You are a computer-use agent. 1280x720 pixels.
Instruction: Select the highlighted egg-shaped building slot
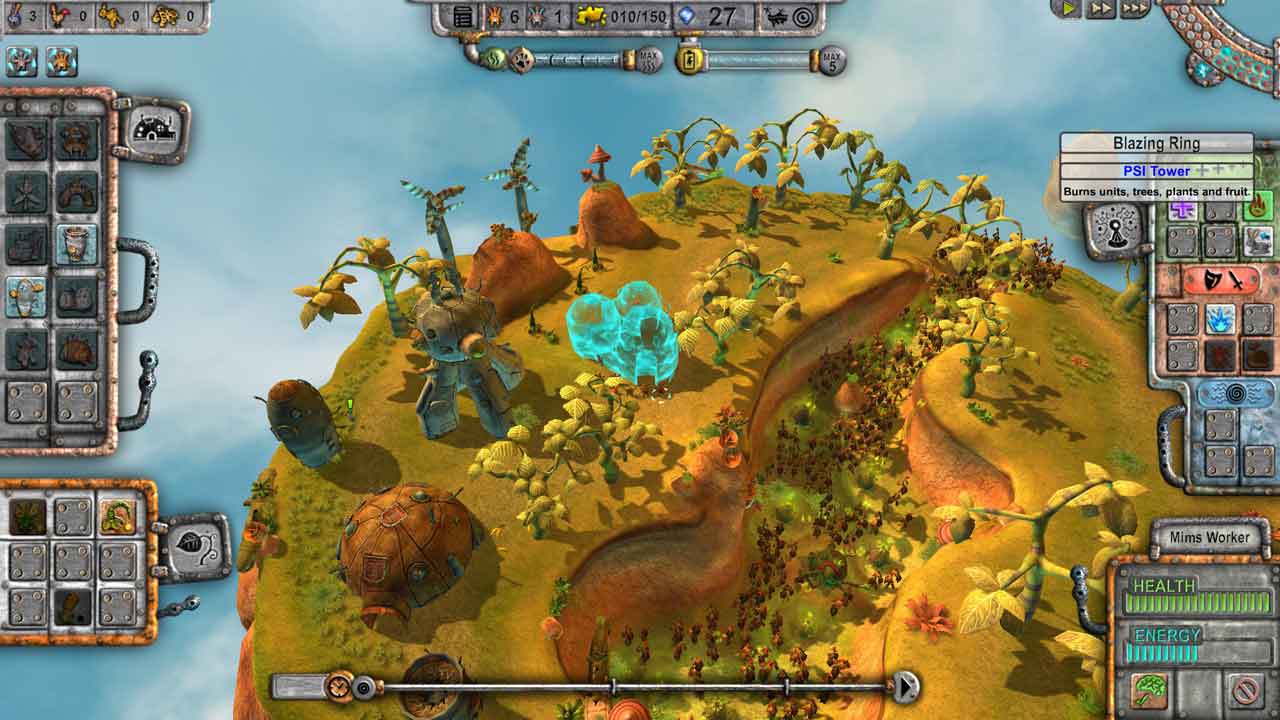27,296
